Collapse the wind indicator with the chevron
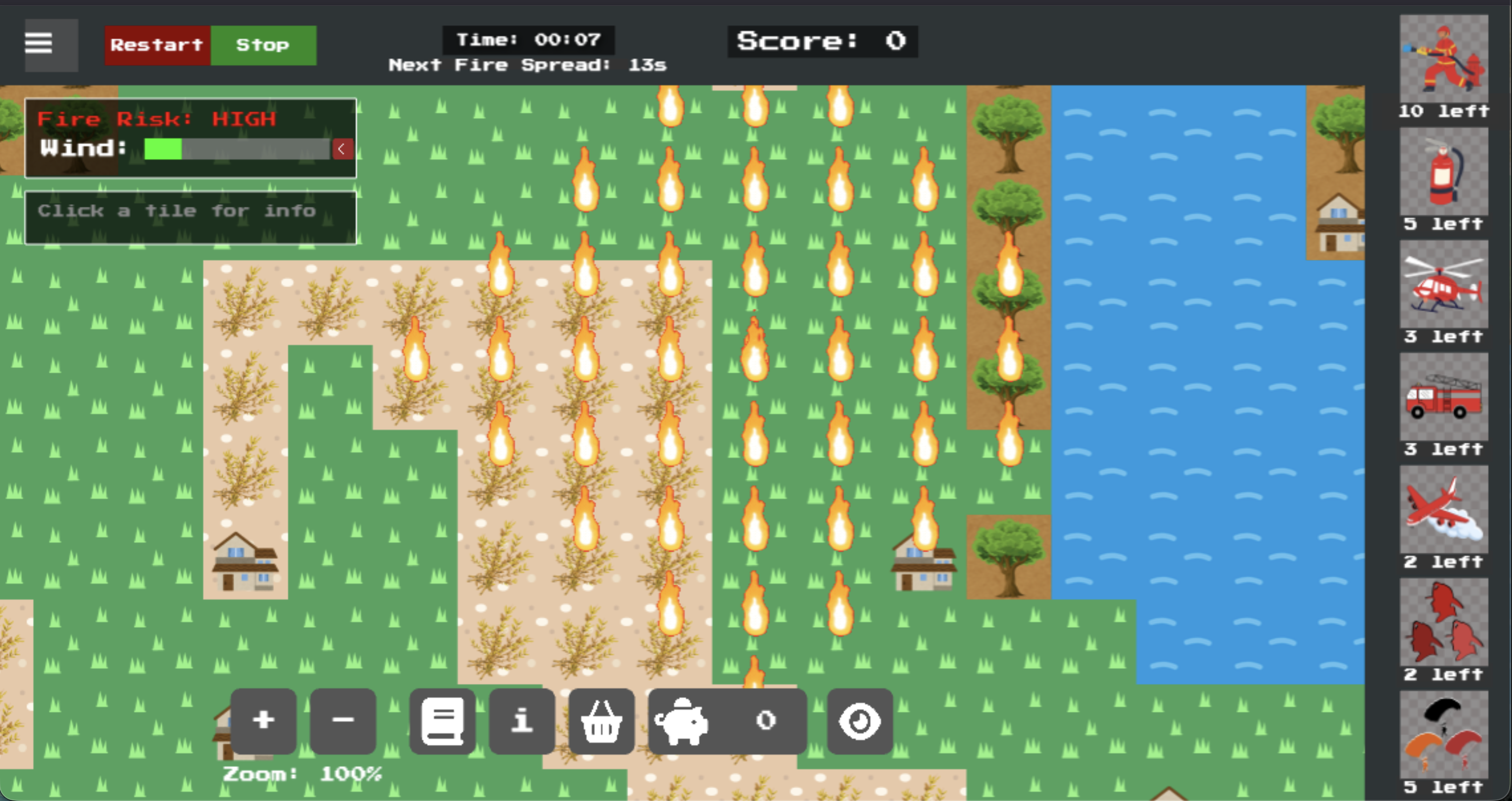The width and height of the screenshot is (1512, 801). tap(343, 149)
